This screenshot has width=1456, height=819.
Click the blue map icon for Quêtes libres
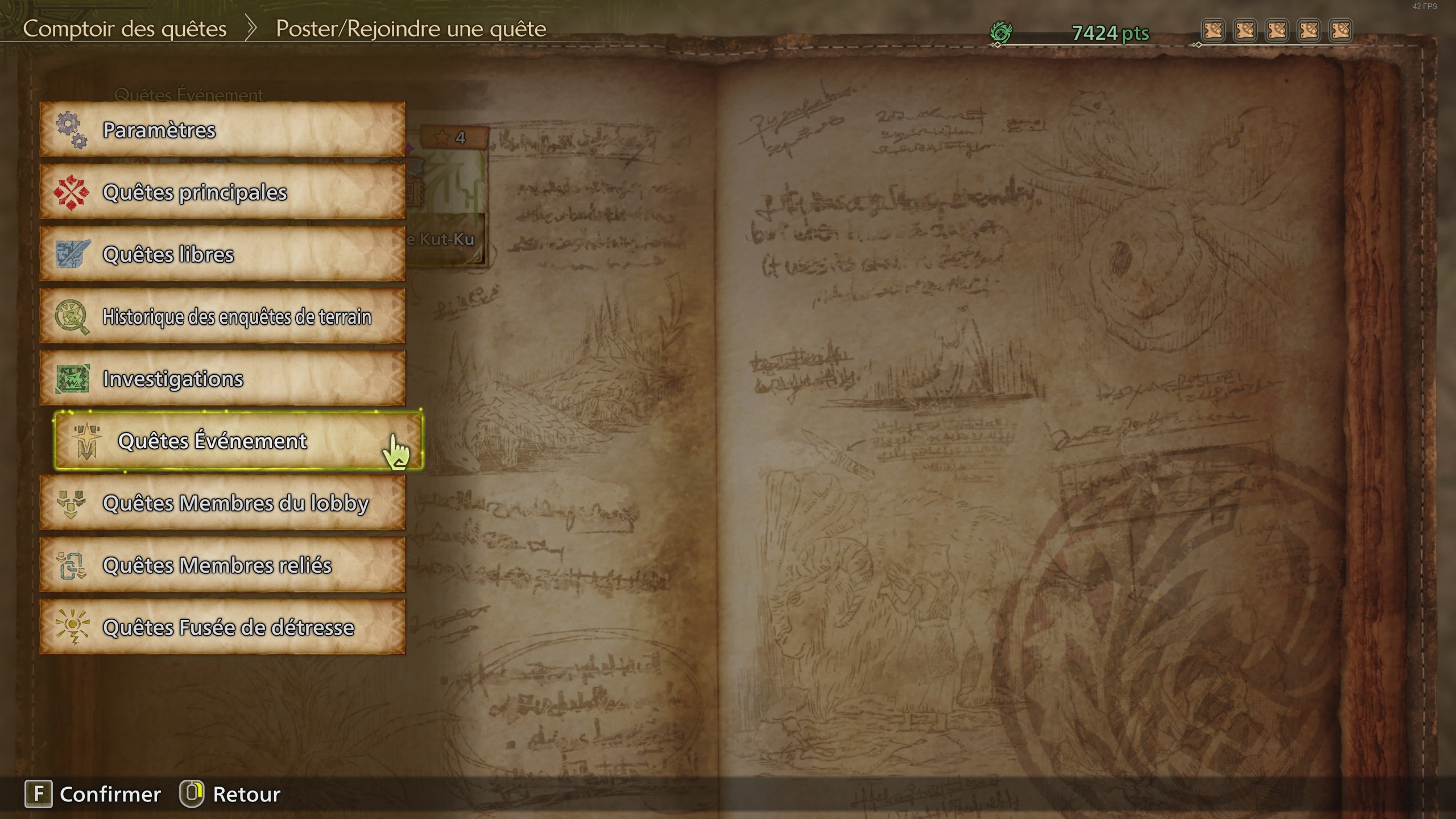[73, 255]
